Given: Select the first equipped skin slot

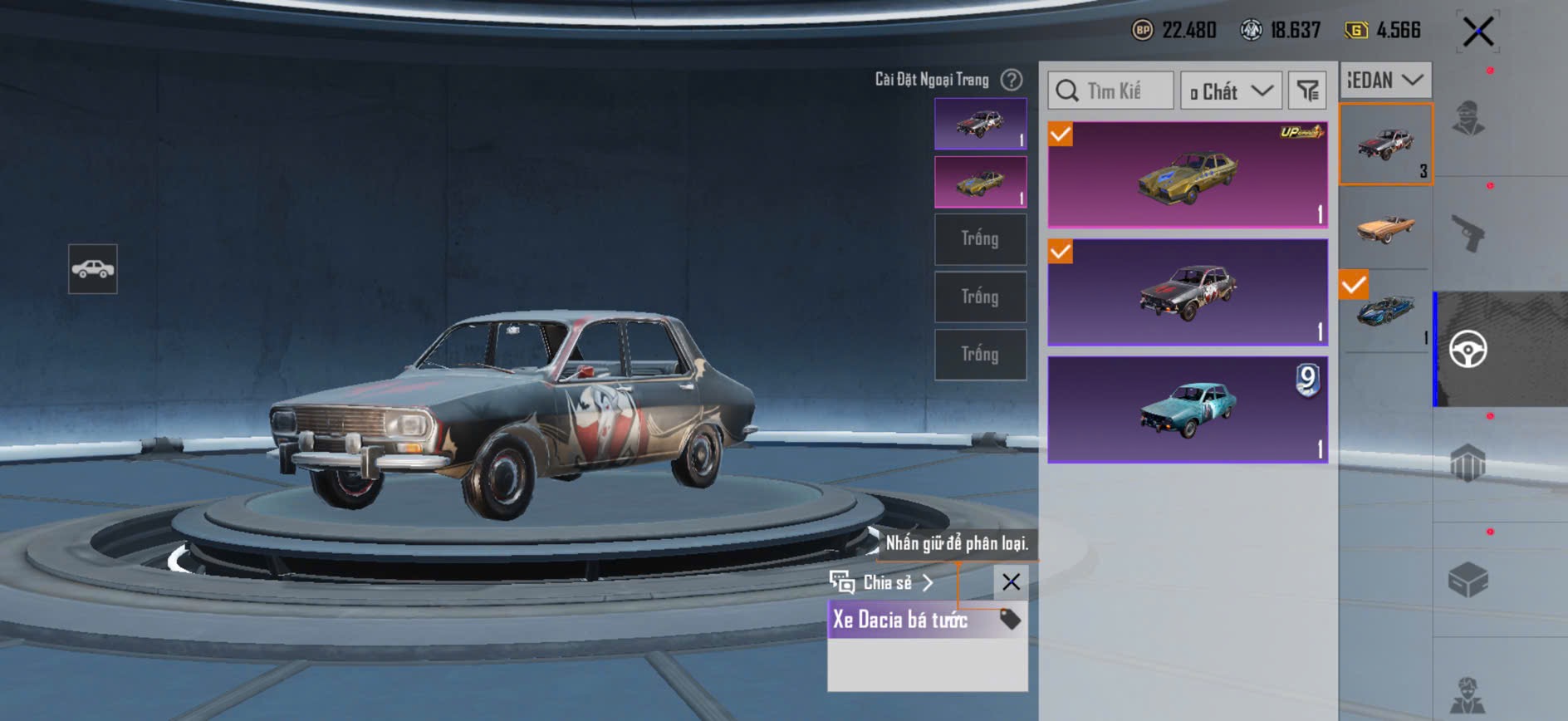Looking at the screenshot, I should click(x=980, y=124).
